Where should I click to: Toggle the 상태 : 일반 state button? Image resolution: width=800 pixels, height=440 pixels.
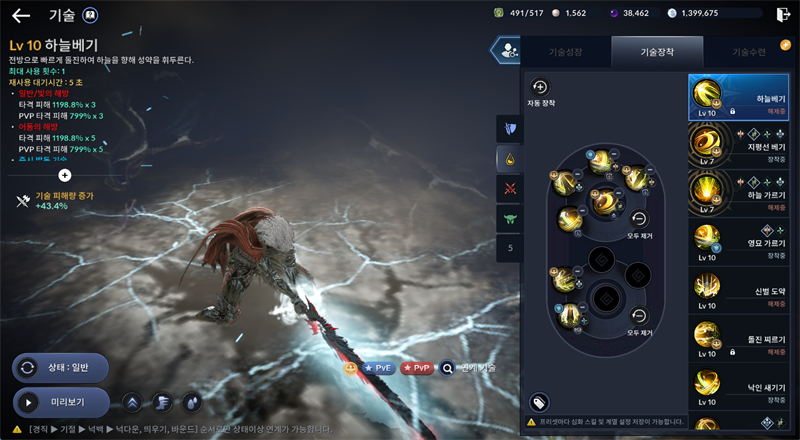[x=60, y=367]
